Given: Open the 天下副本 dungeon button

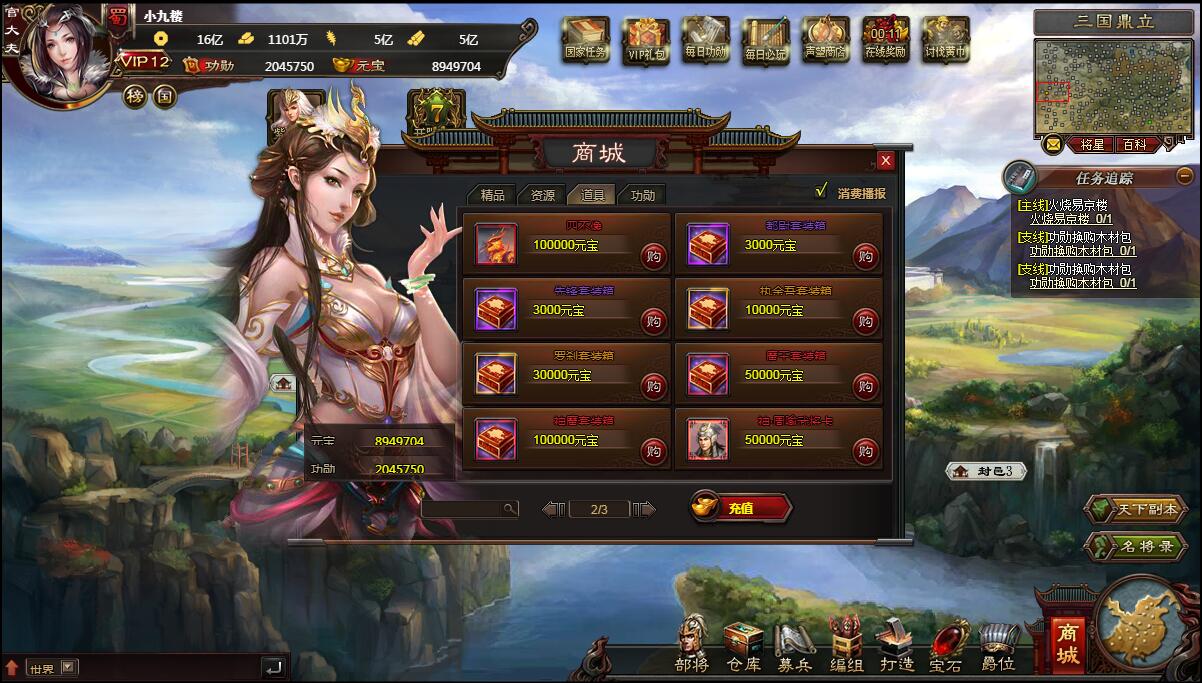Looking at the screenshot, I should [1136, 509].
